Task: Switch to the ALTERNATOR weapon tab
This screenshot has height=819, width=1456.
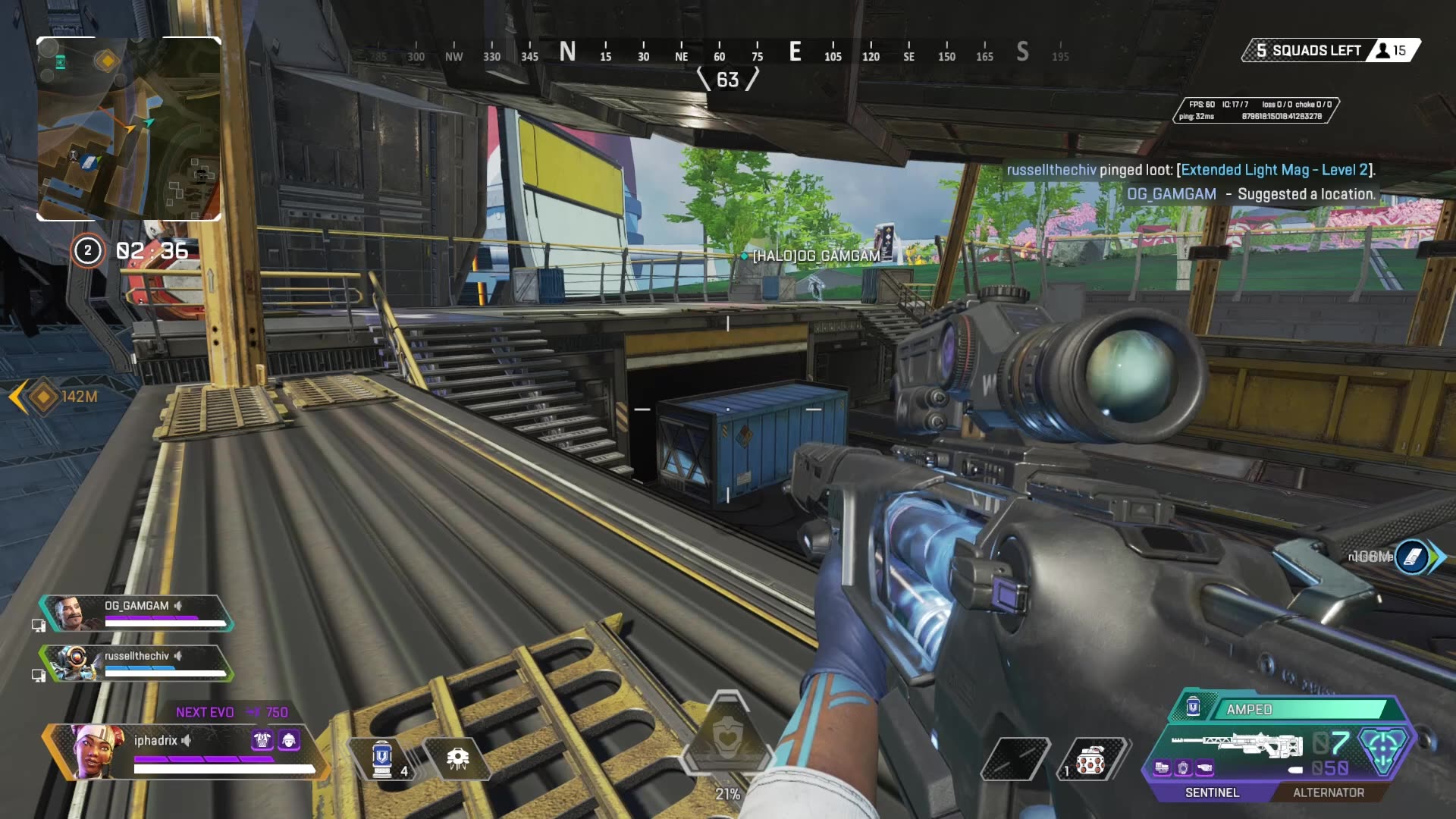Action: point(1329,792)
